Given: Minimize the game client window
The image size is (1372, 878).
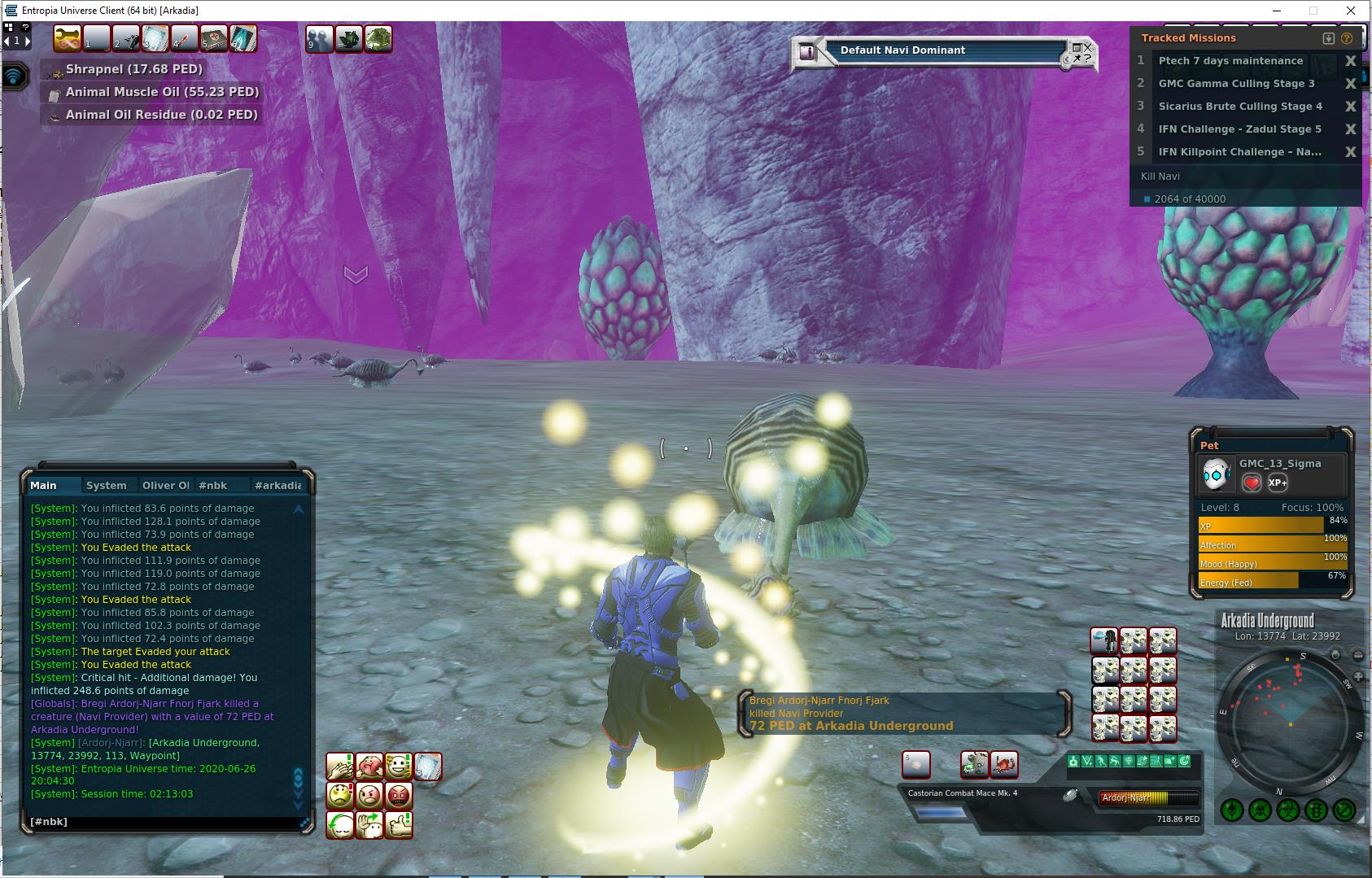Looking at the screenshot, I should pyautogui.click(x=1275, y=11).
